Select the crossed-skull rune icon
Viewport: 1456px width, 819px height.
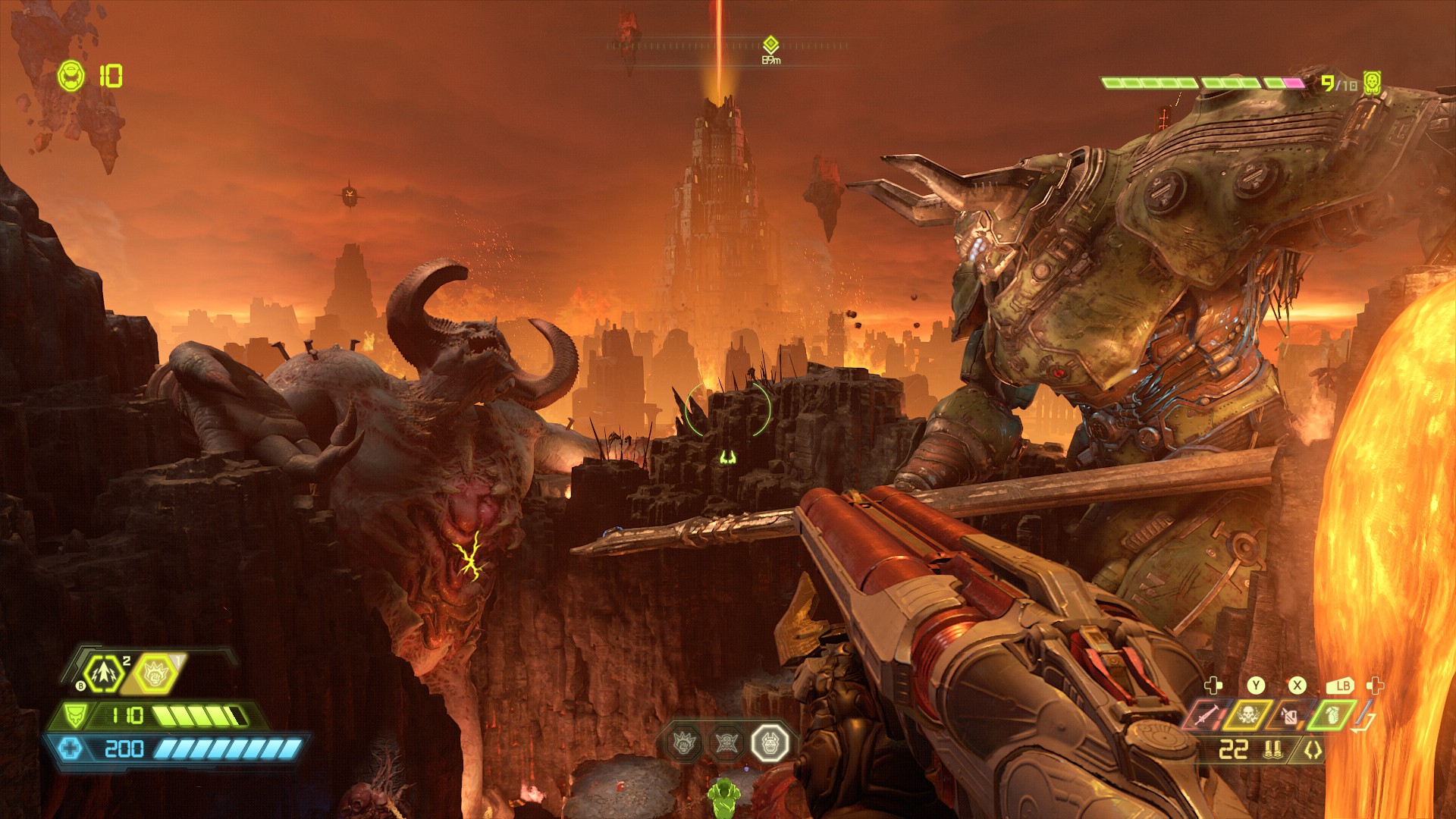[x=726, y=742]
